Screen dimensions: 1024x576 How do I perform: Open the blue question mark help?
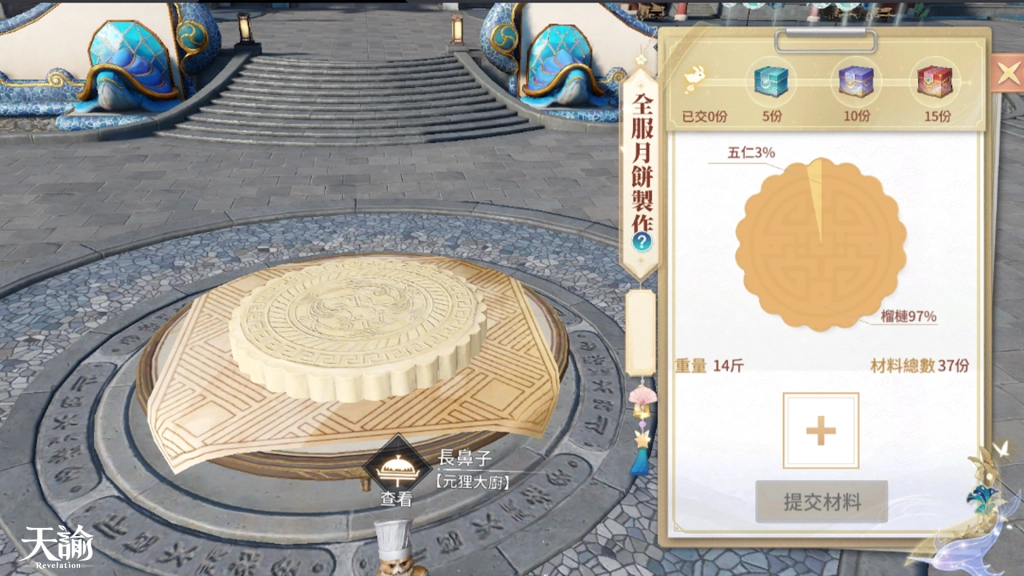coord(641,241)
